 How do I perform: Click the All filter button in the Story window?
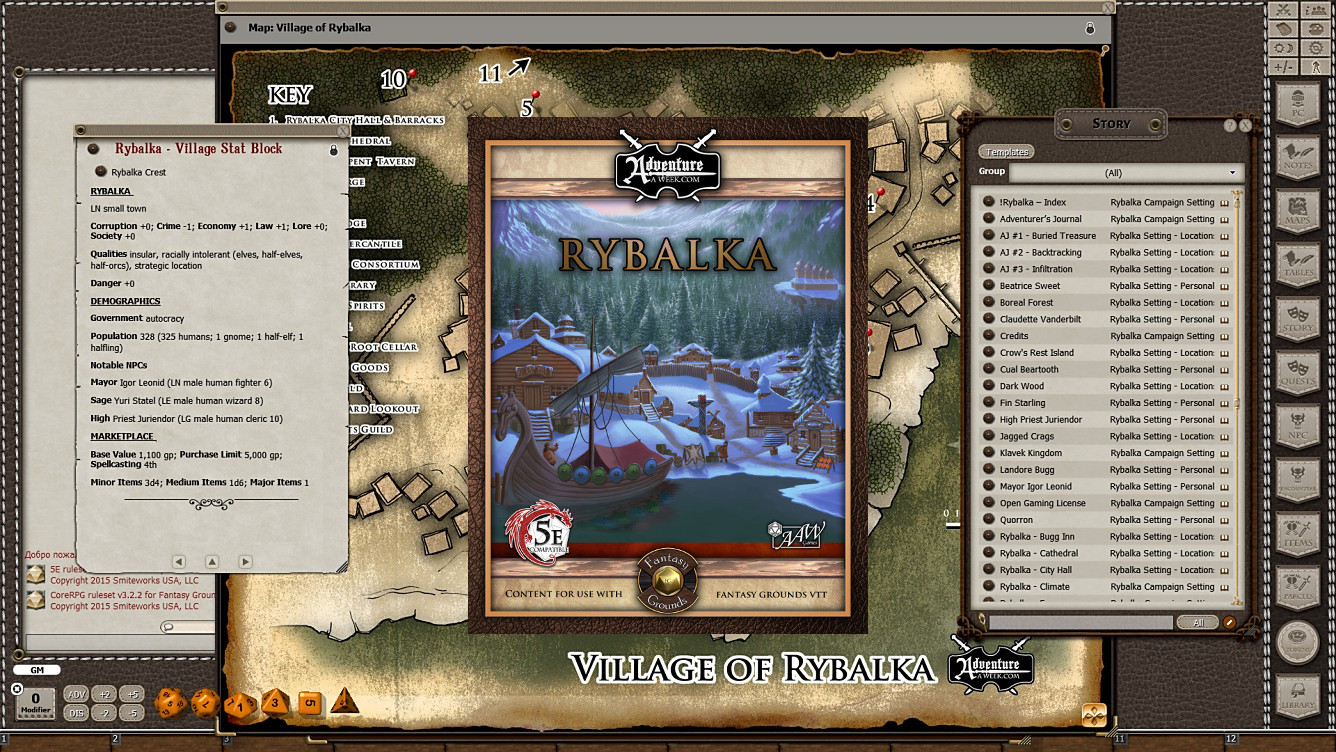[x=1197, y=621]
